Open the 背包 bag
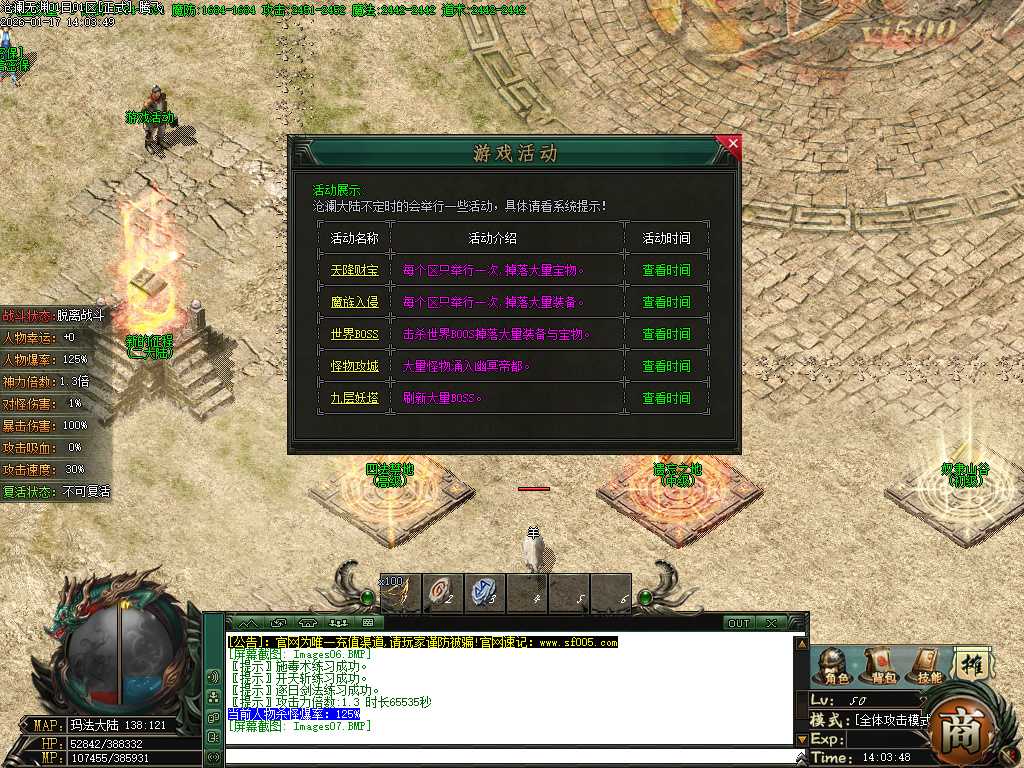The image size is (1024, 768). coord(880,666)
